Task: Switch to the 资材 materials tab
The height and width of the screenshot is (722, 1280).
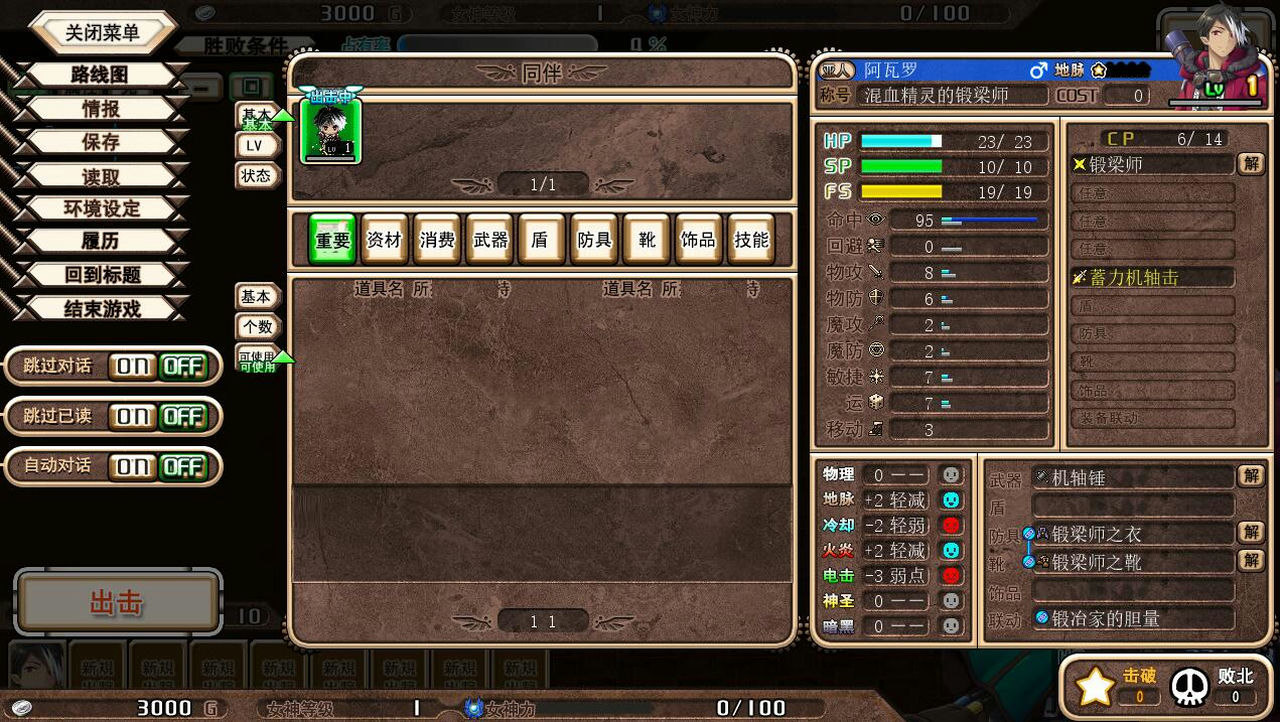Action: pyautogui.click(x=384, y=240)
